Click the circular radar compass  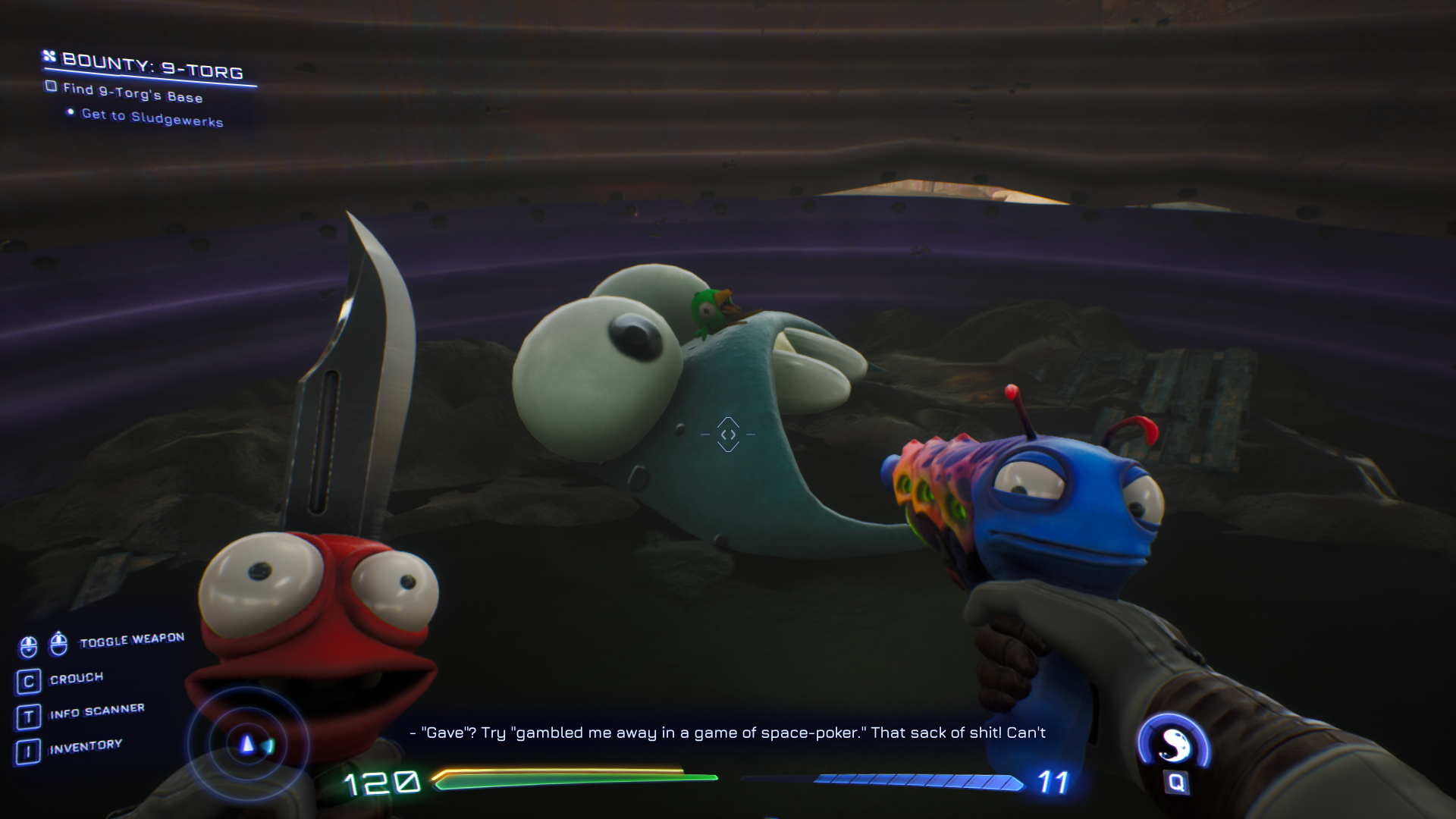(248, 745)
